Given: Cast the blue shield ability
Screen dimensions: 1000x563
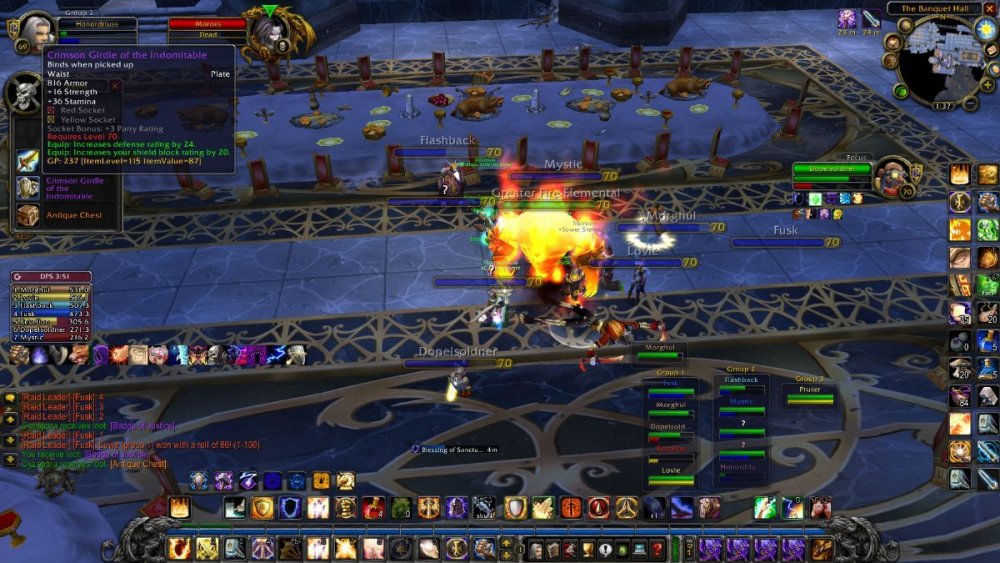Looking at the screenshot, I should click(x=290, y=508).
